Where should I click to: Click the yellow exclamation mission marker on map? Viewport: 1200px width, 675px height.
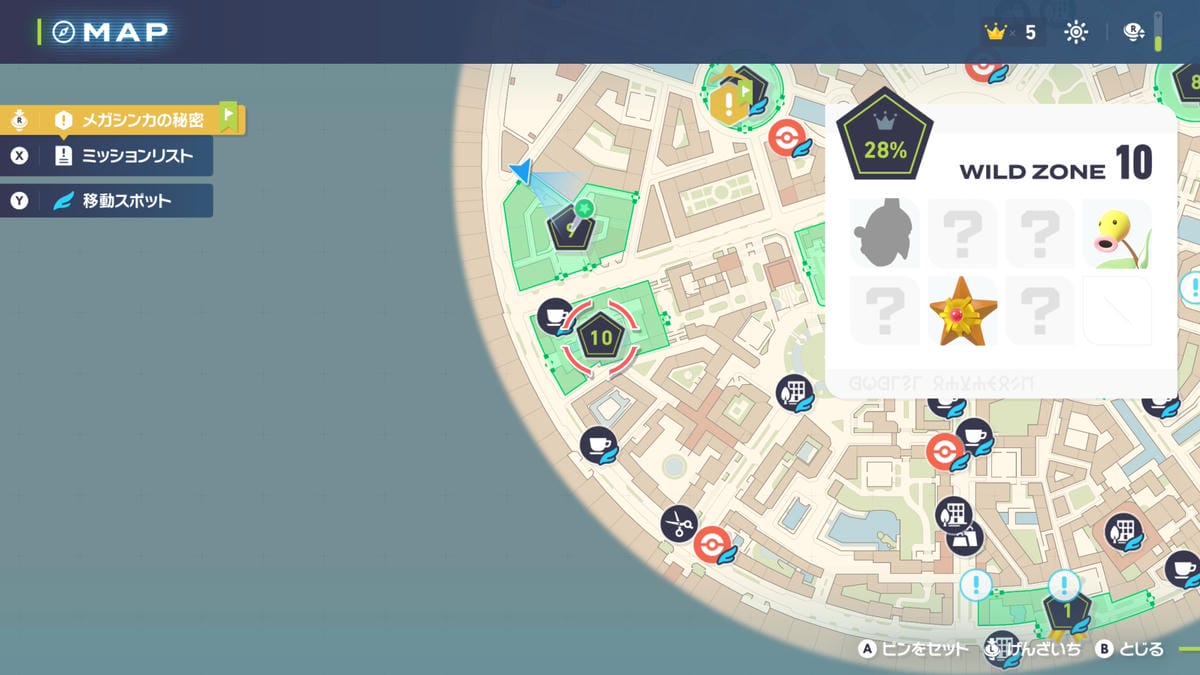click(730, 101)
